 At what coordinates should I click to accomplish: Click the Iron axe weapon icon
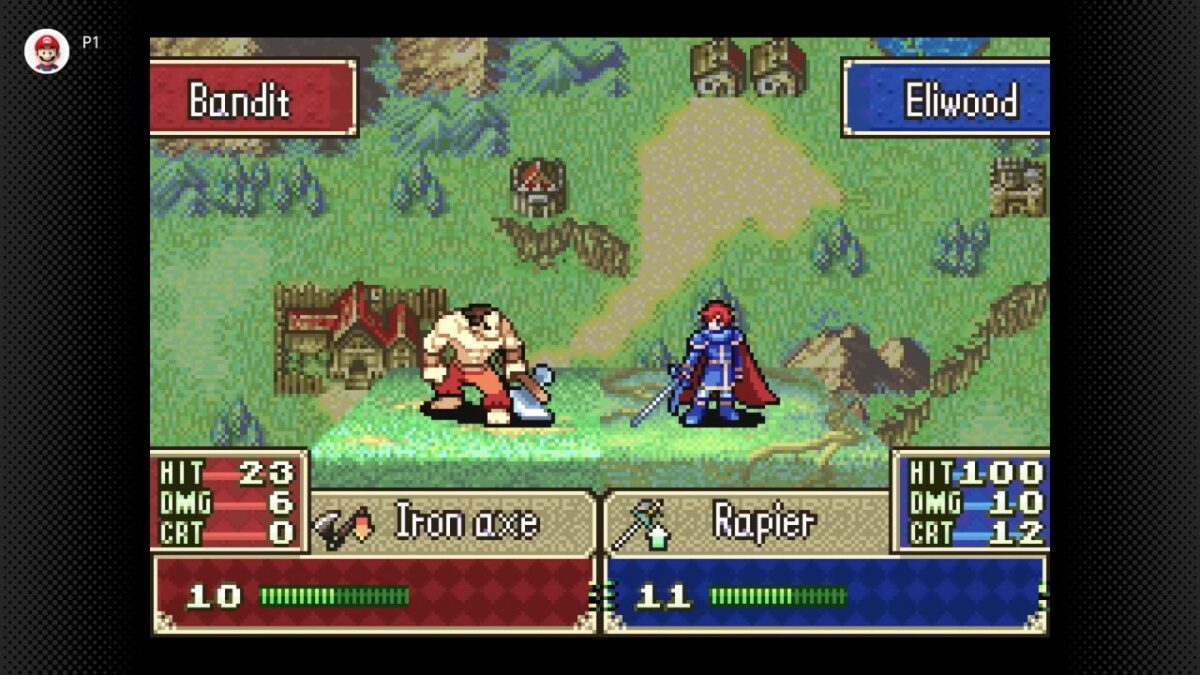(343, 524)
